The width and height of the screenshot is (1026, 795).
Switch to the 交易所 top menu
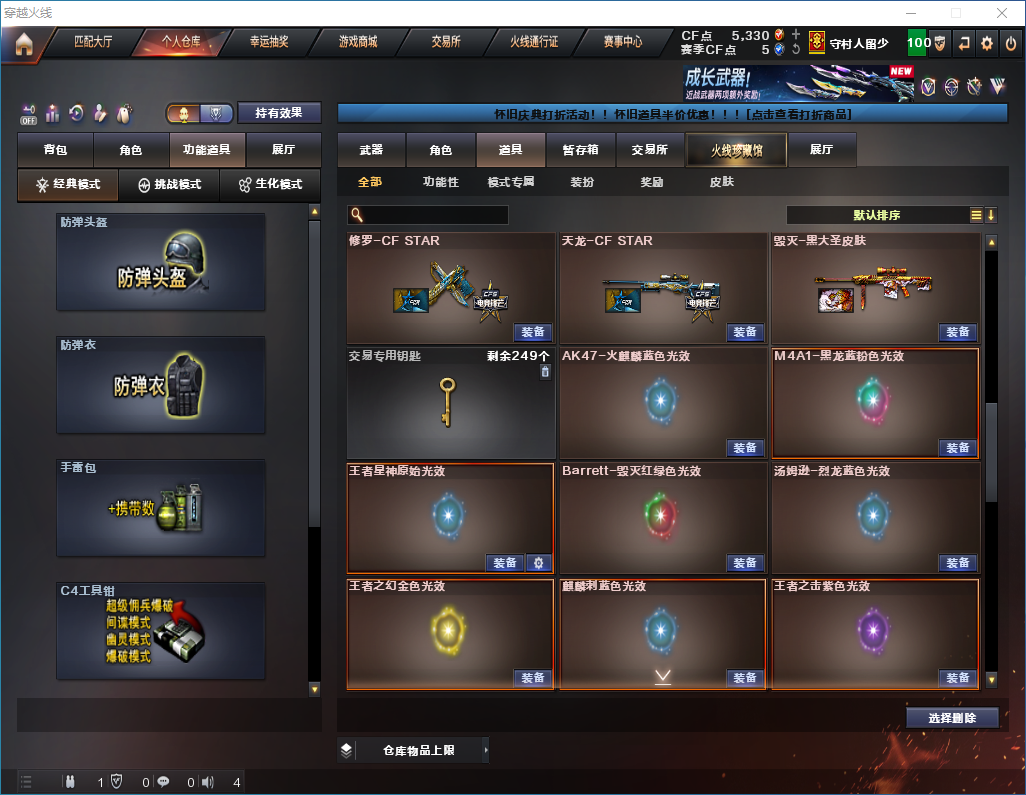click(446, 43)
